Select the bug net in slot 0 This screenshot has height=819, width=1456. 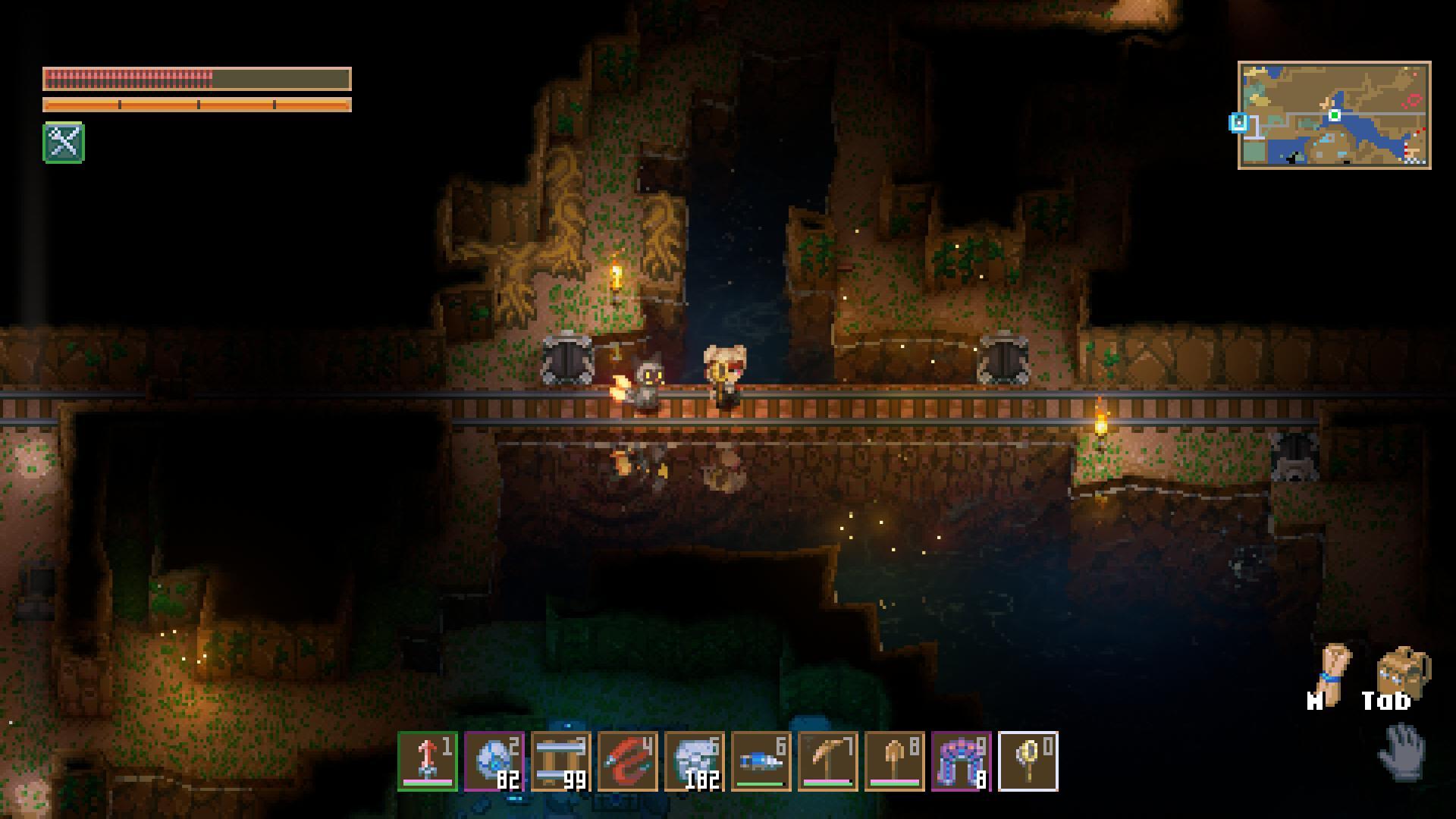(1028, 761)
